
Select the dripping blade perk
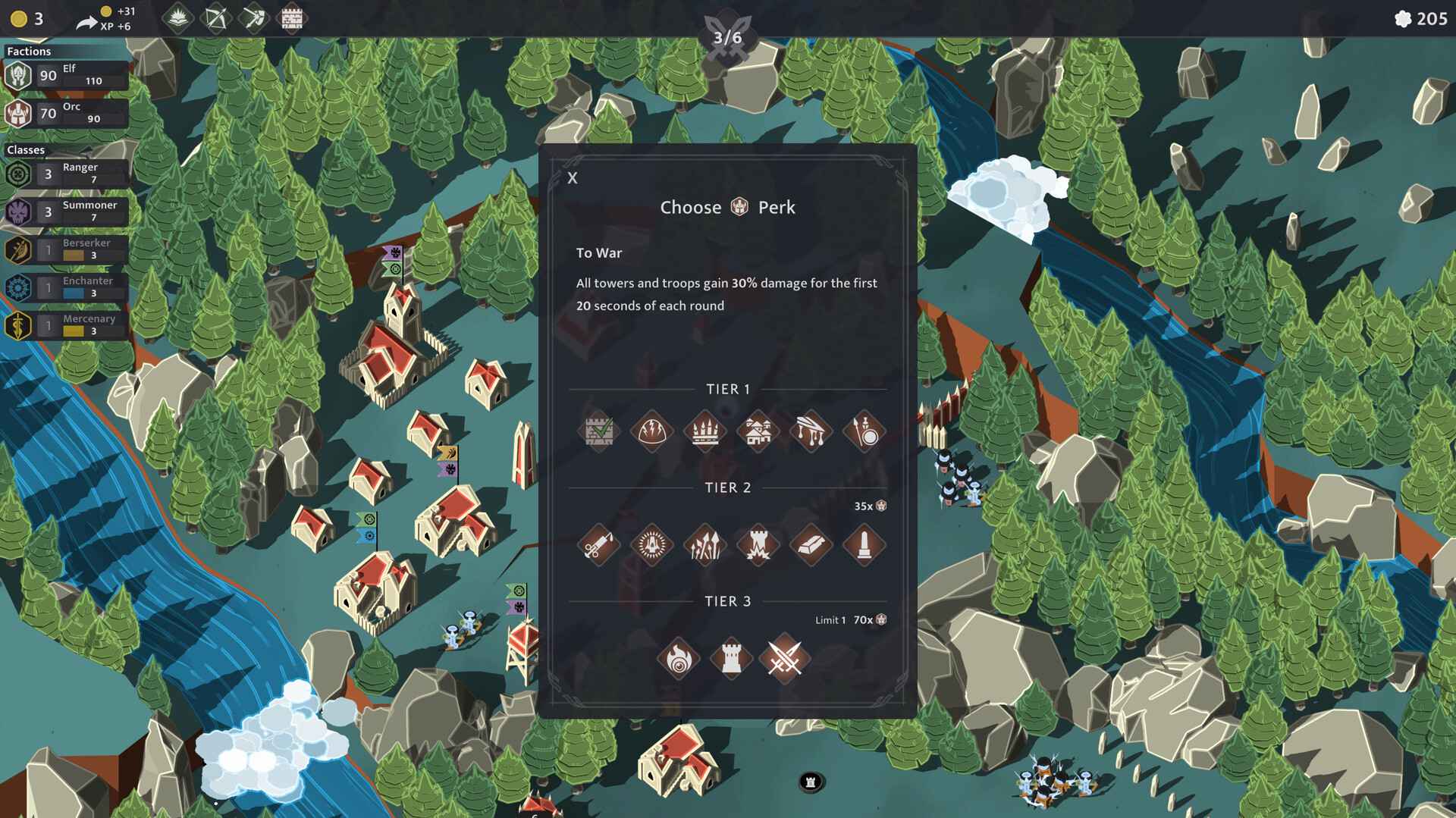[811, 431]
